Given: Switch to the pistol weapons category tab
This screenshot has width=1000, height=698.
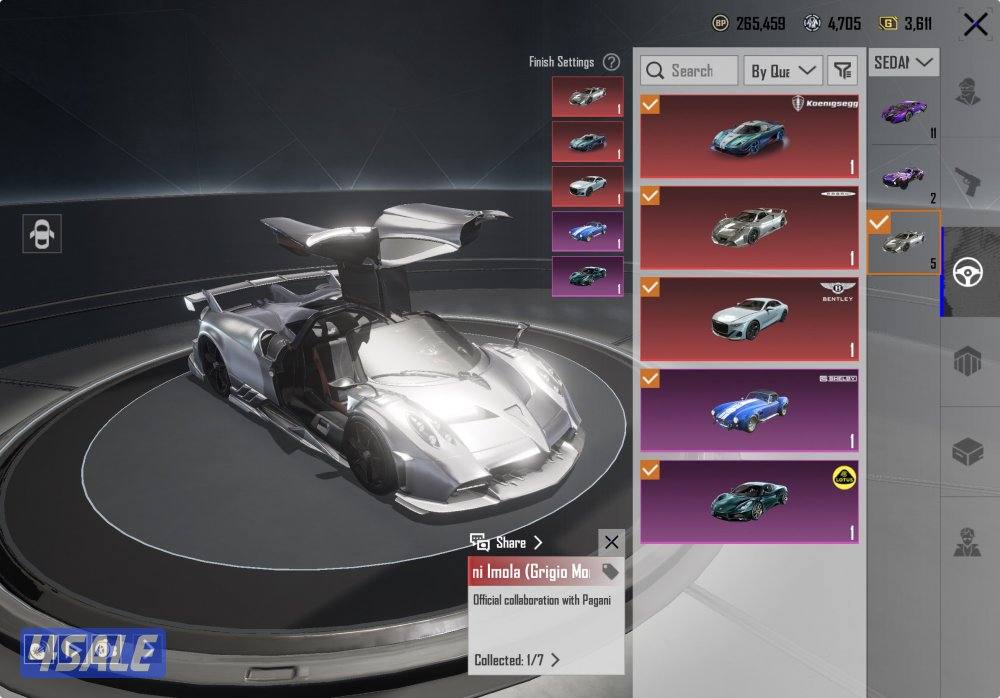Looking at the screenshot, I should (x=969, y=181).
